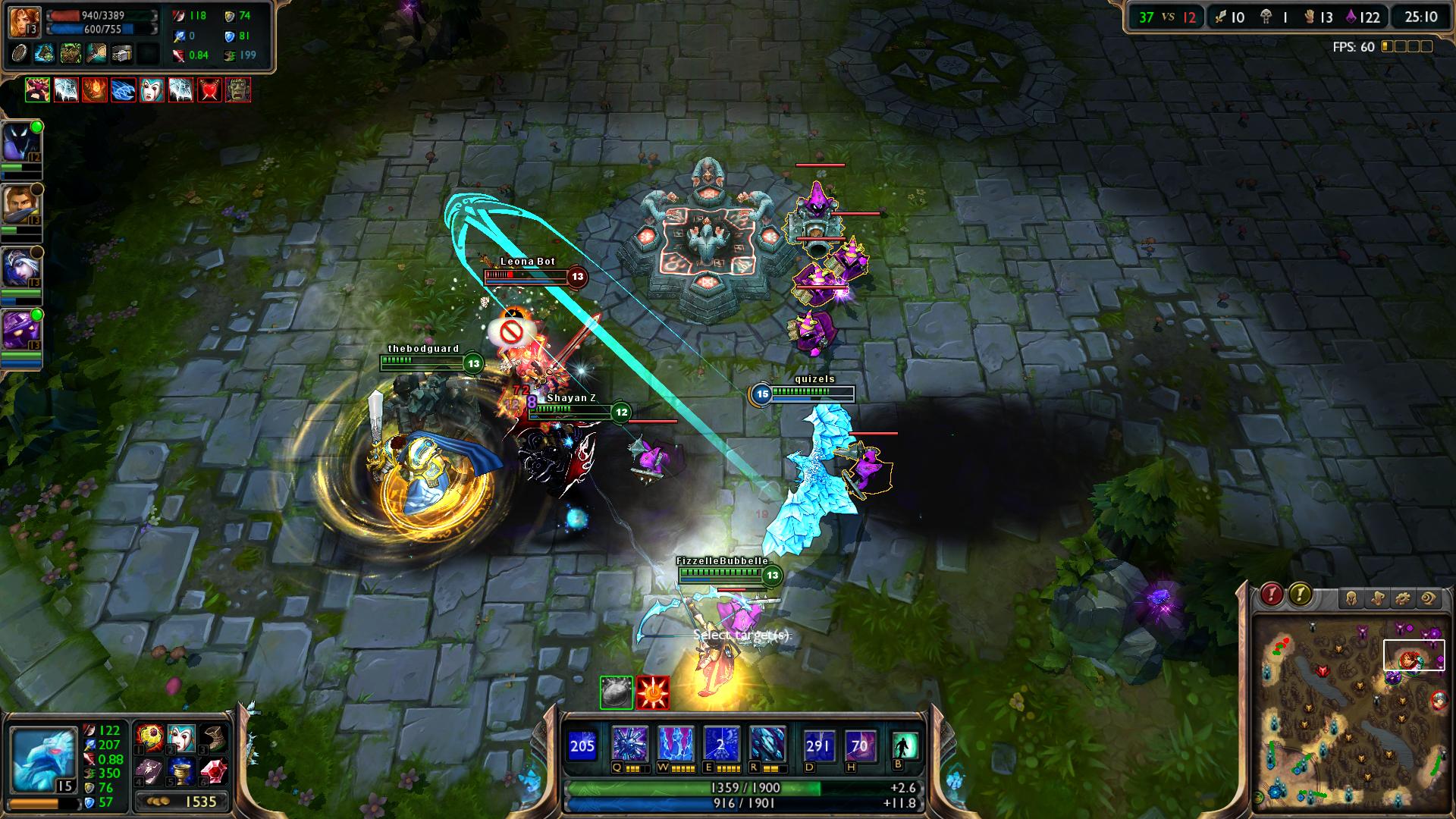Click Anivia's champion portrait
1456x819 pixels.
pos(42,755)
